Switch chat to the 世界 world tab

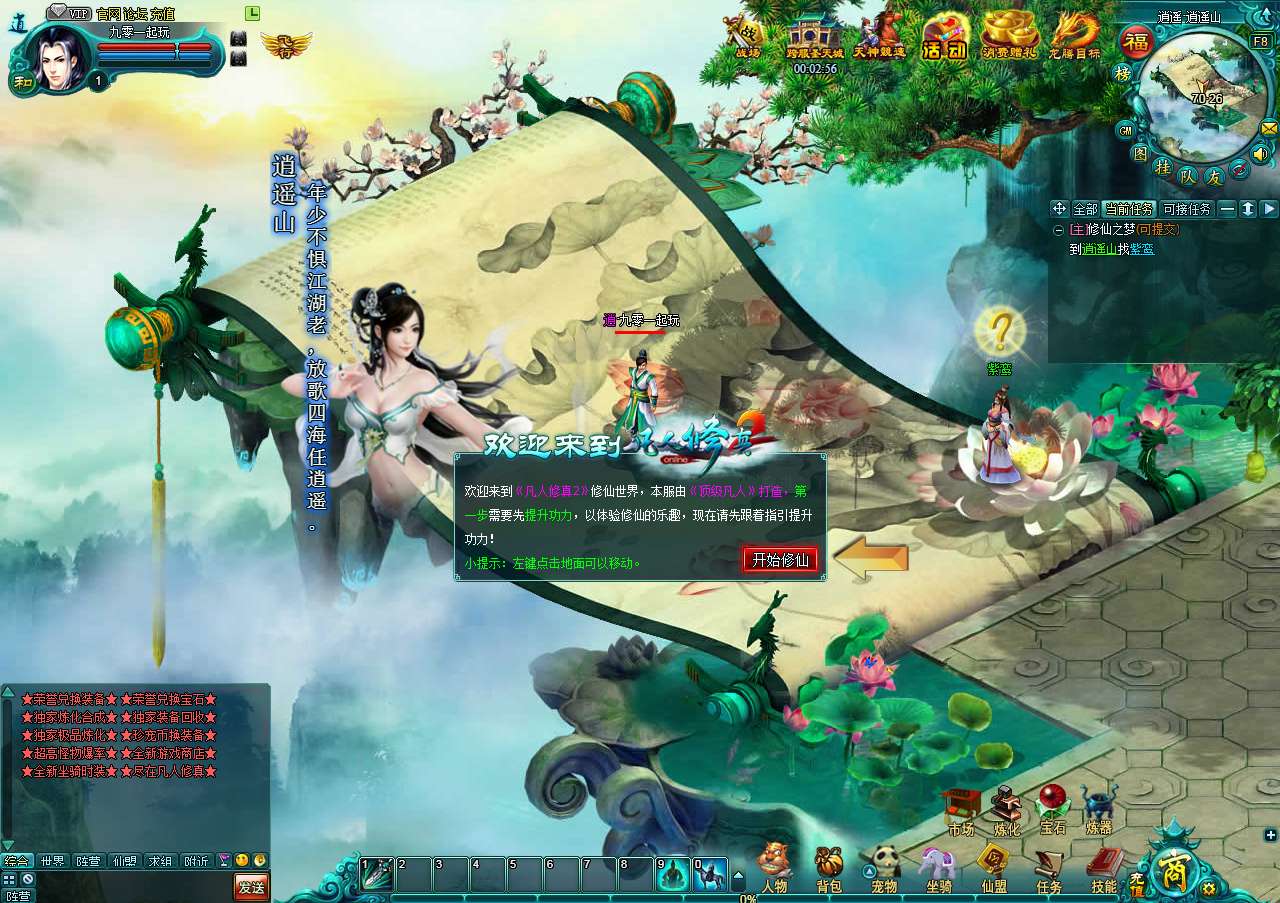(52, 861)
